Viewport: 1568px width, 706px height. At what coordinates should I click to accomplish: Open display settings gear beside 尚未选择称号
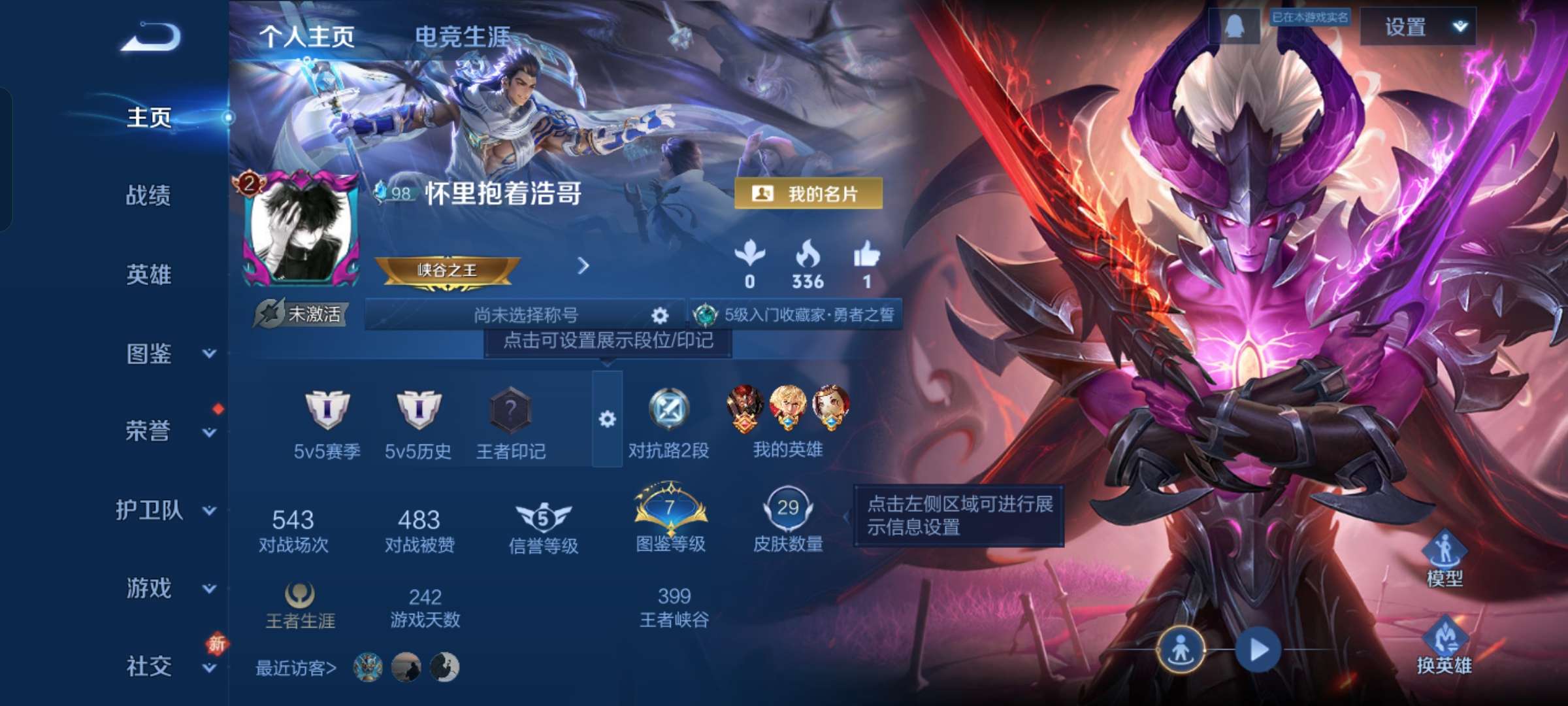[659, 316]
